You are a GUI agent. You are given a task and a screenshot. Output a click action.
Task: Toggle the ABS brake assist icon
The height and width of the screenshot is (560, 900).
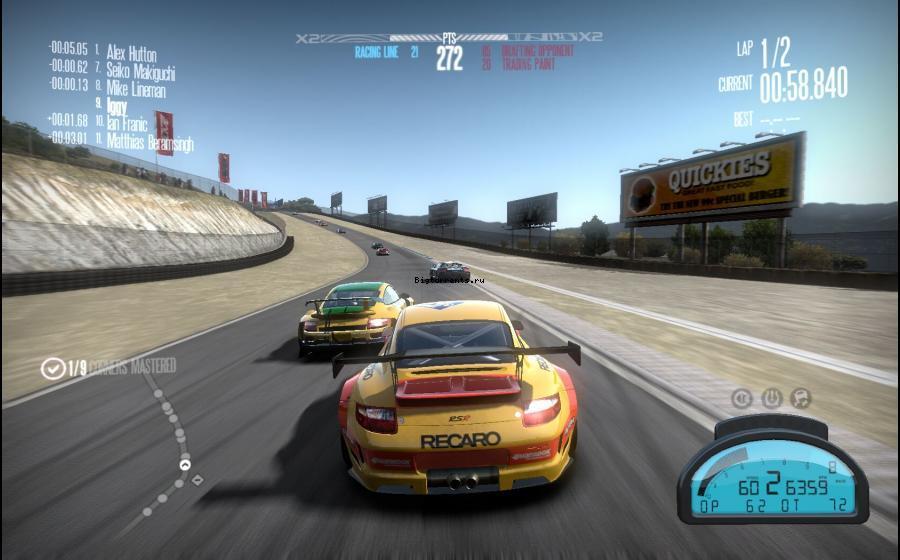click(742, 398)
